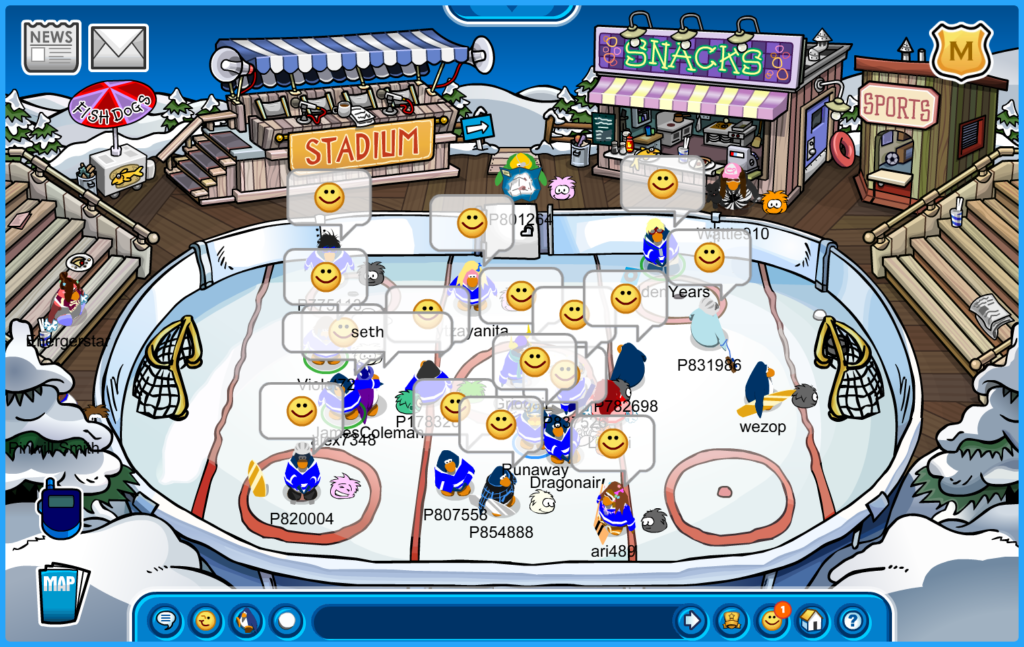Open the help question mark menu
The width and height of the screenshot is (1024, 647).
[x=851, y=621]
